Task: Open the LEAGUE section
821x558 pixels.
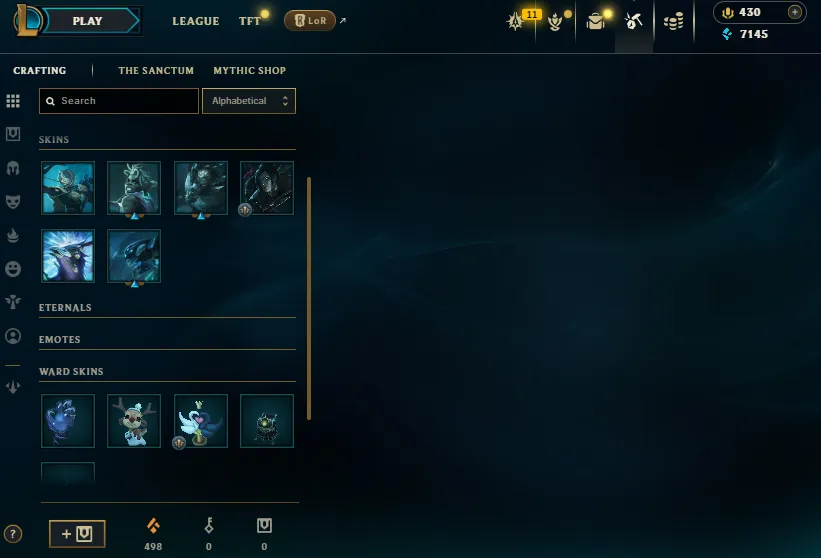Action: point(195,21)
